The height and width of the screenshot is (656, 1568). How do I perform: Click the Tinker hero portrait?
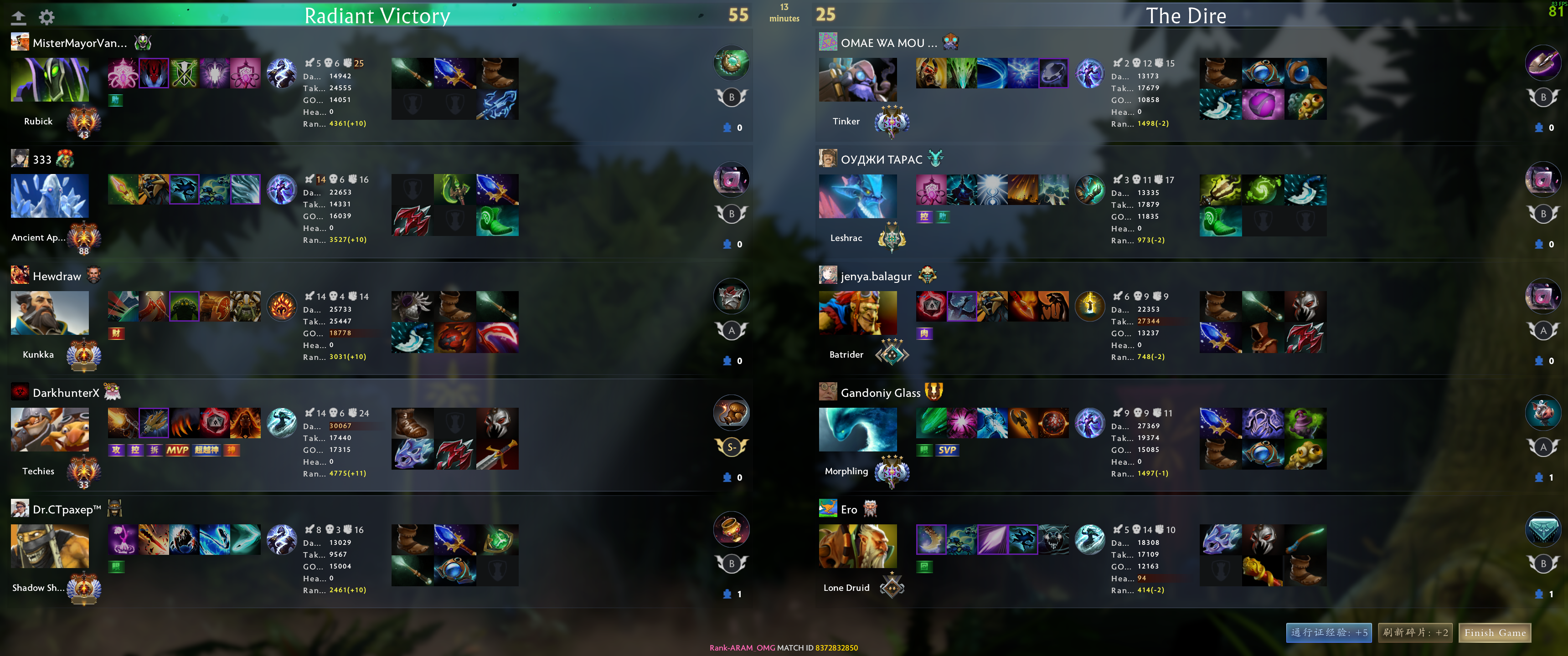click(858, 80)
